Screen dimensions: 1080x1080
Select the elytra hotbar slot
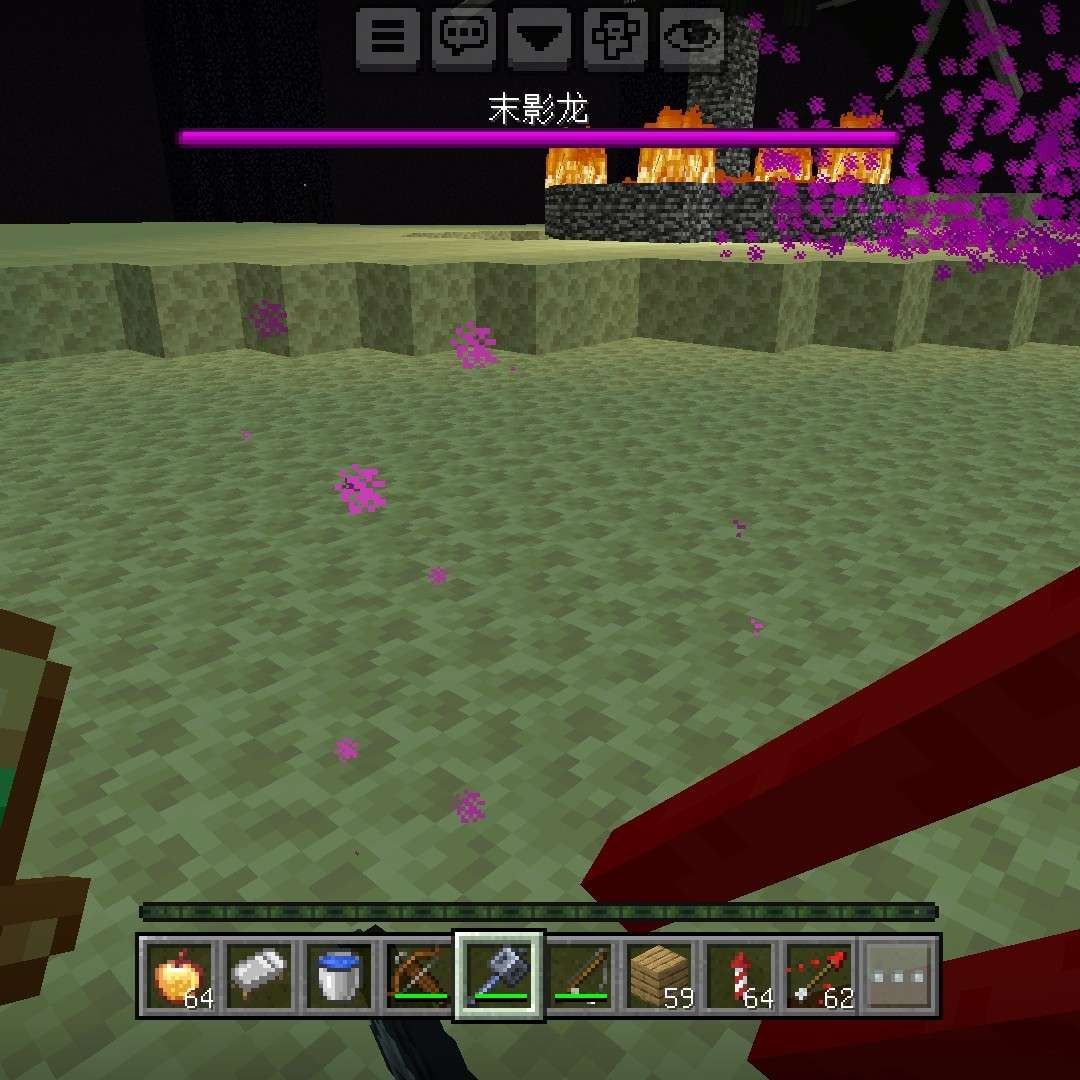(258, 976)
